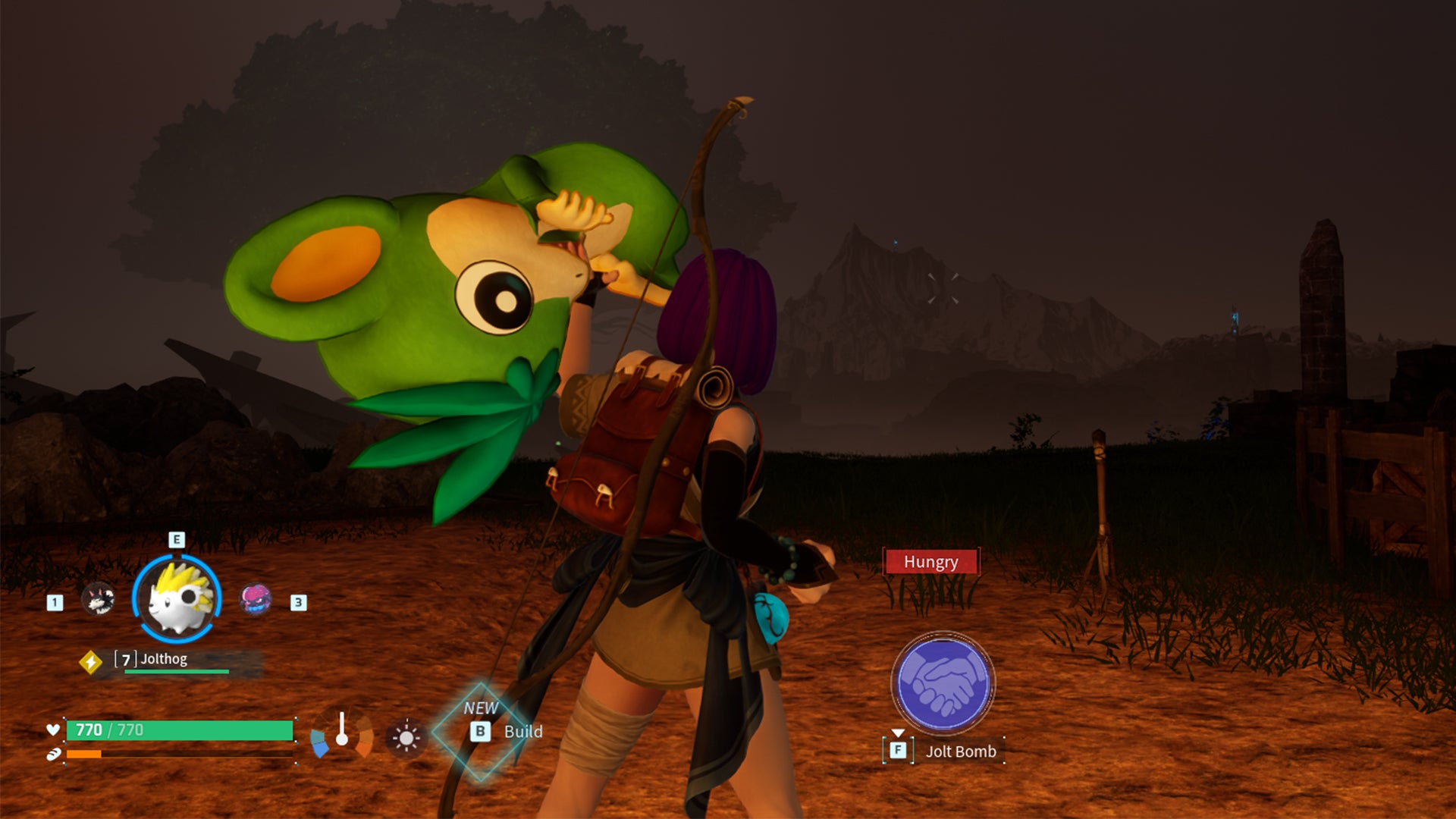Expand the 3 keybind badge next to slot three
The height and width of the screenshot is (819, 1456).
pos(297,604)
